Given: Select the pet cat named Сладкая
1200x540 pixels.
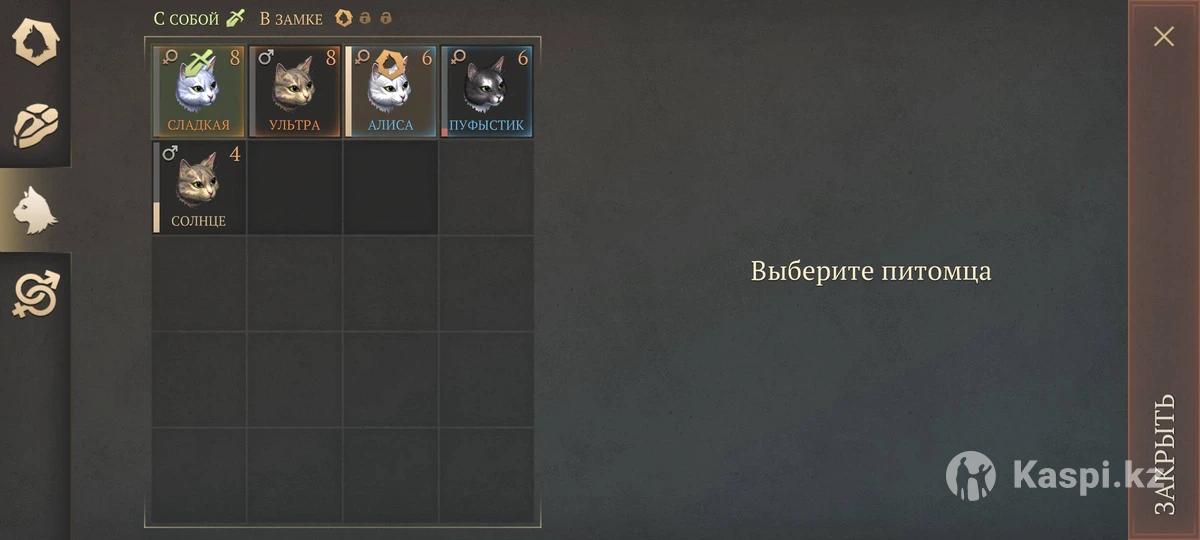Looking at the screenshot, I should [x=198, y=92].
